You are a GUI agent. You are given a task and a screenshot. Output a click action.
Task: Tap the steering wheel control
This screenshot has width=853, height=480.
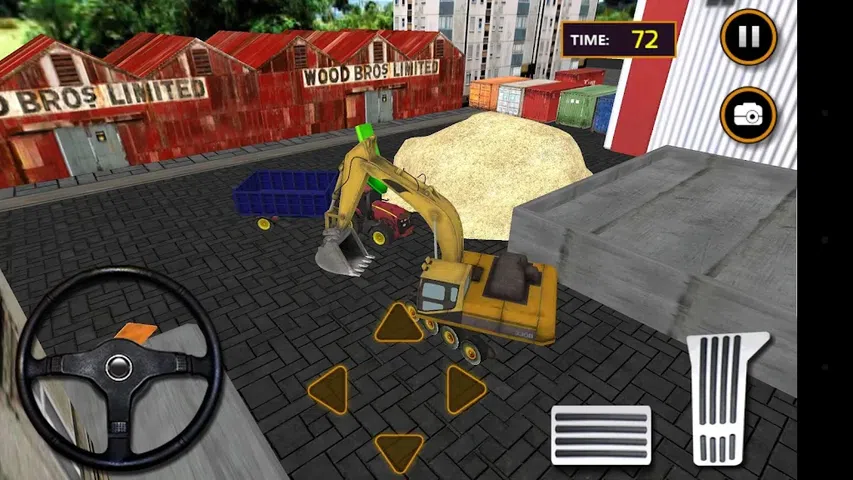point(120,367)
